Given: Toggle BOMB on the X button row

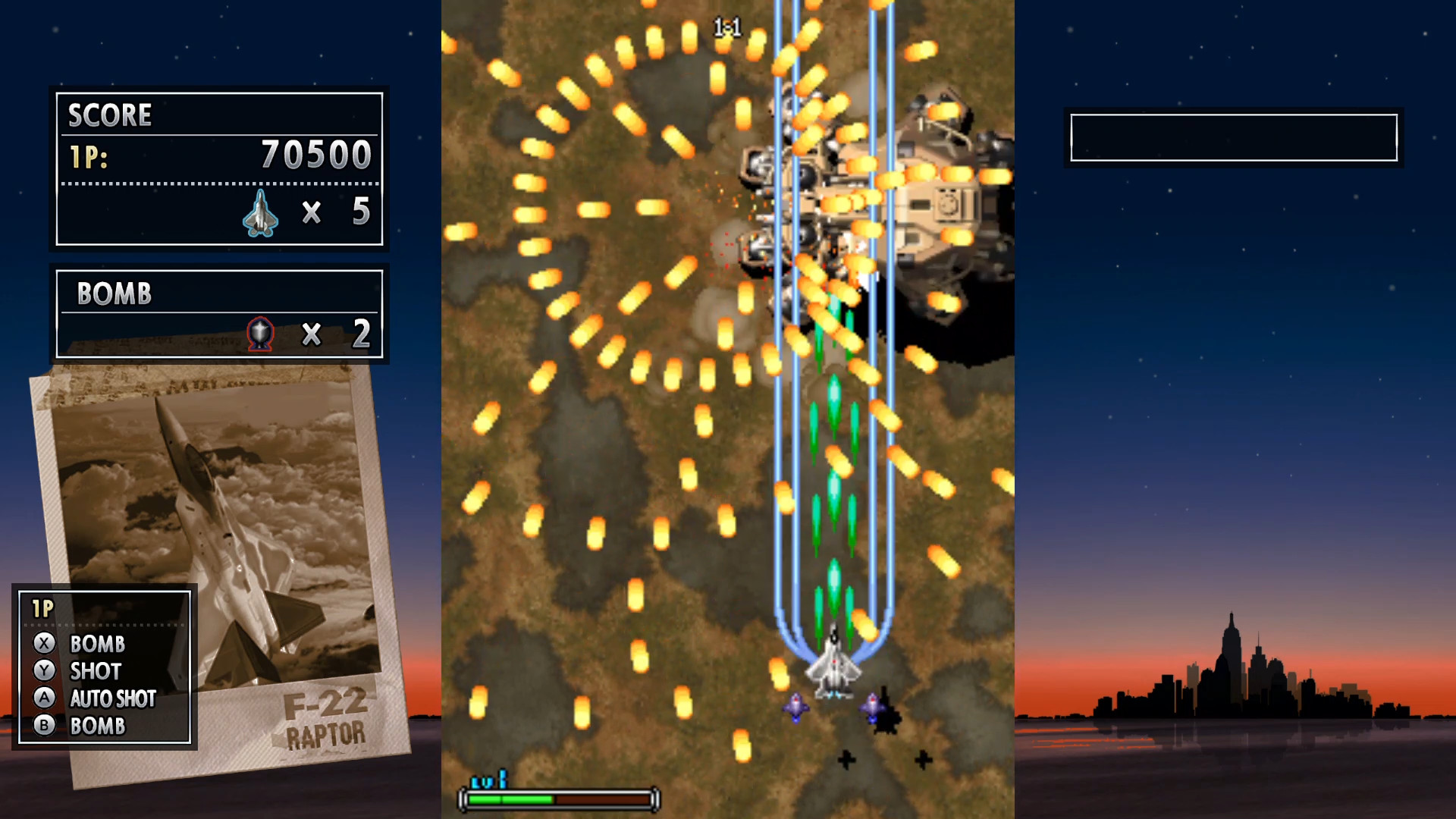Looking at the screenshot, I should [x=97, y=644].
